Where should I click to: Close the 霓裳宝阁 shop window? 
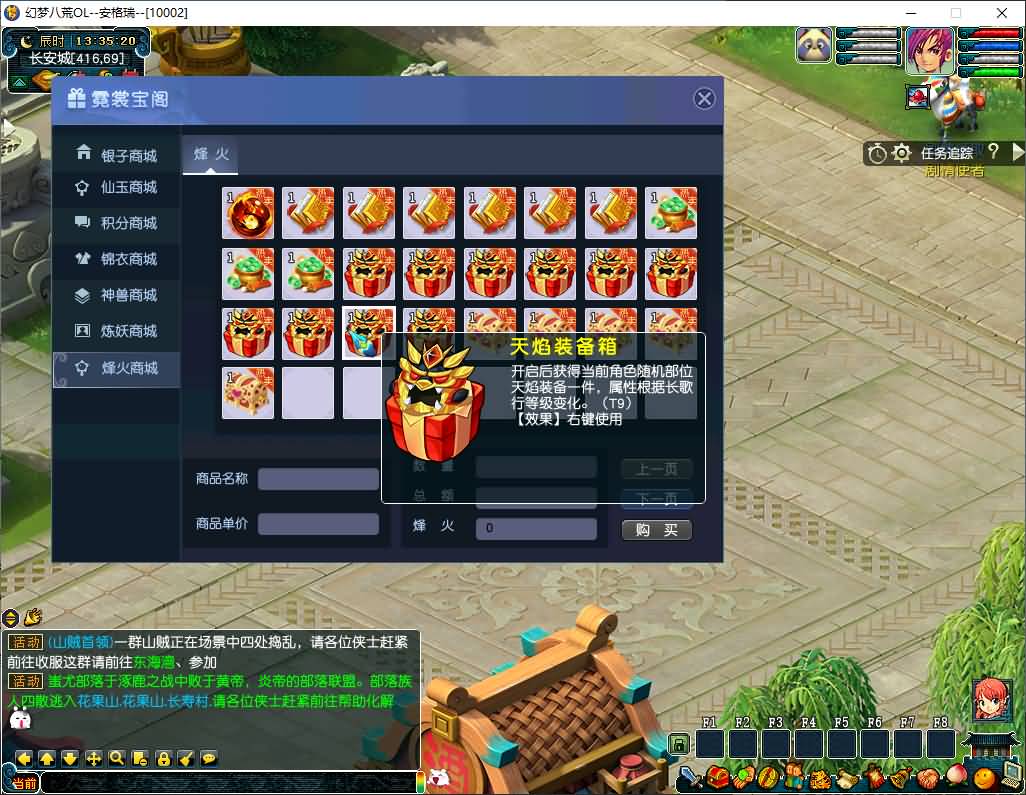point(704,98)
